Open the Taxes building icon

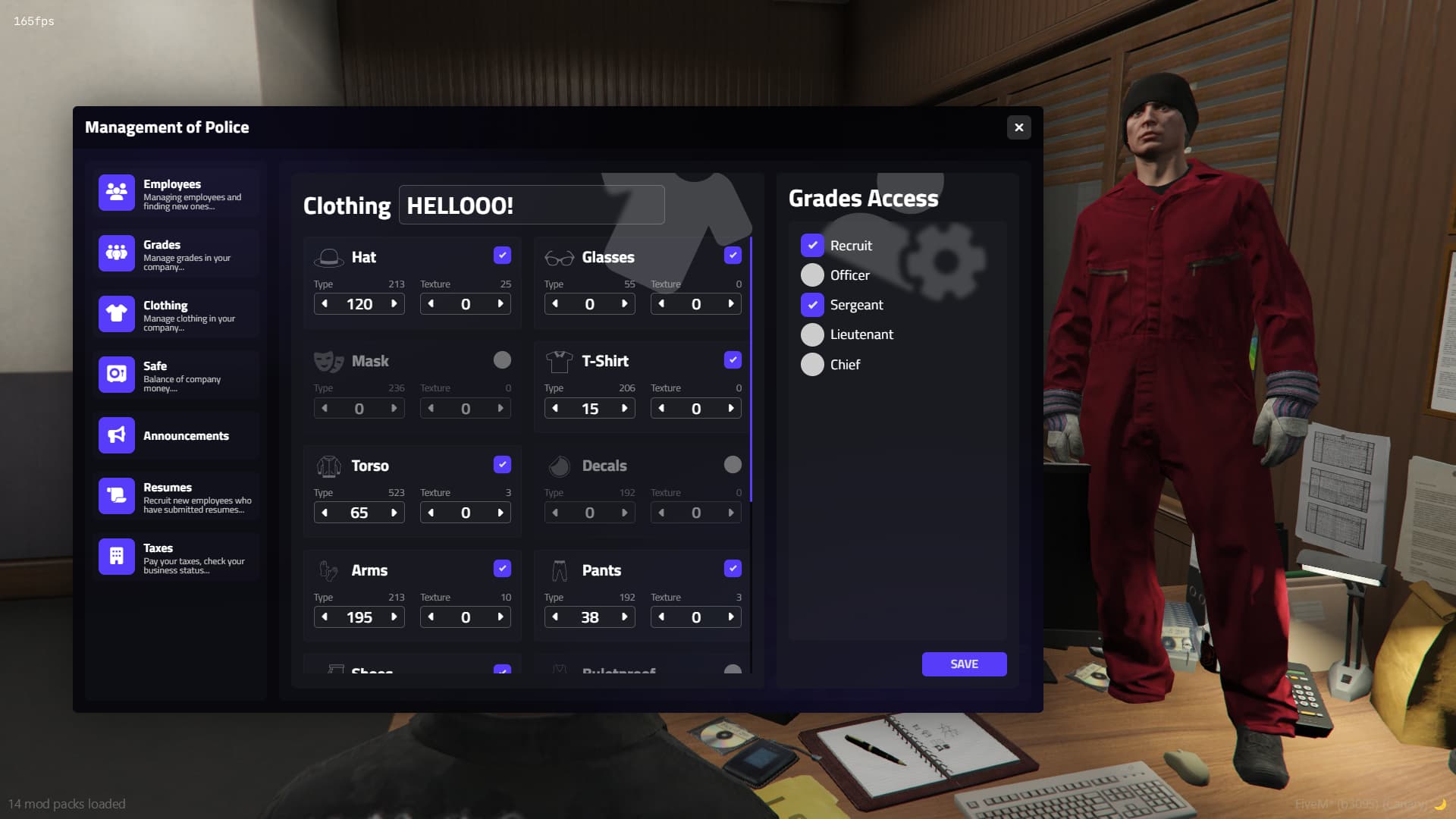116,556
